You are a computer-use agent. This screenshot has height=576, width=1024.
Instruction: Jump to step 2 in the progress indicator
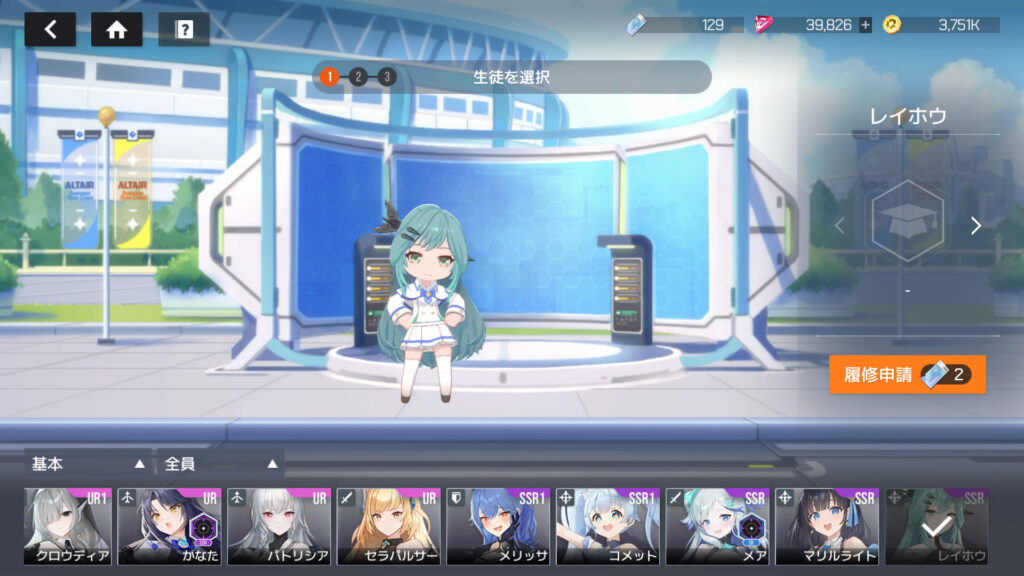(358, 77)
